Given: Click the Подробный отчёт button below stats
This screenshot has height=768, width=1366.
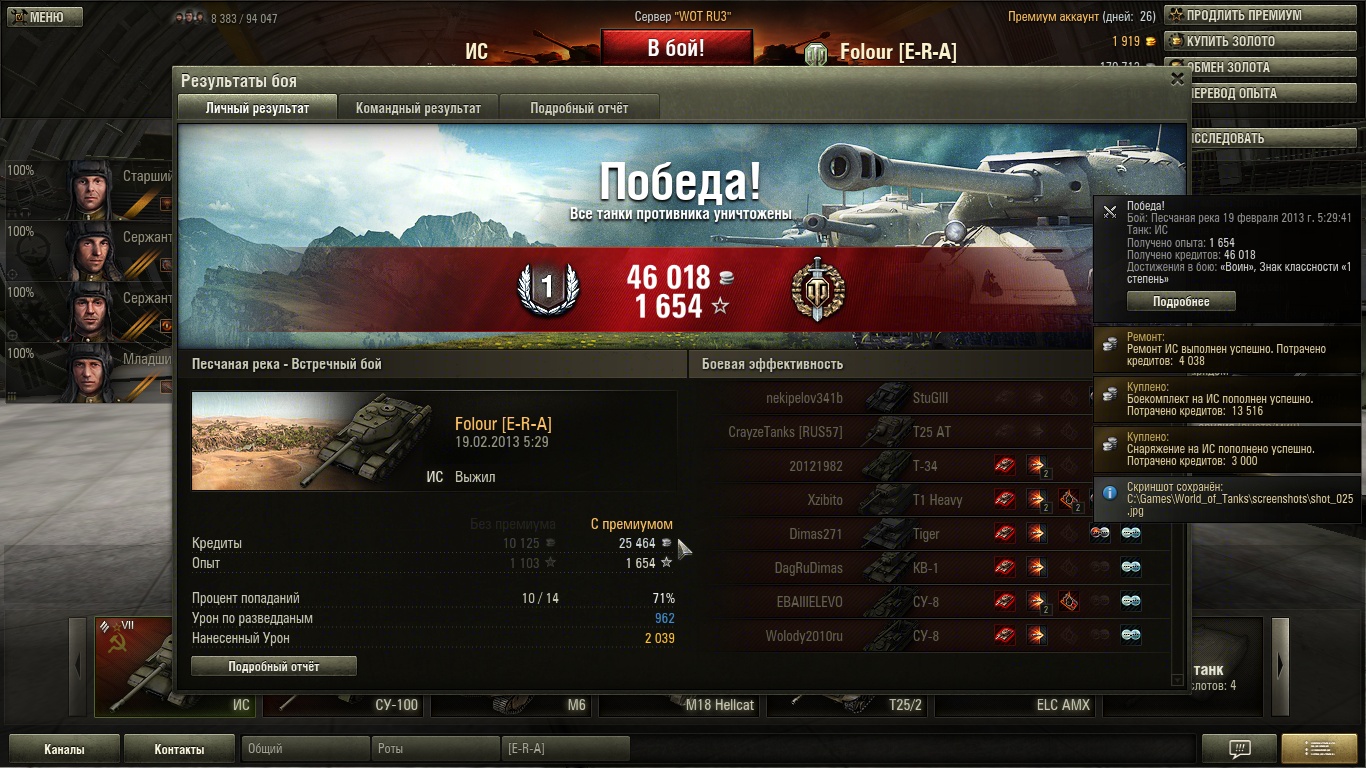Looking at the screenshot, I should click(x=273, y=666).
